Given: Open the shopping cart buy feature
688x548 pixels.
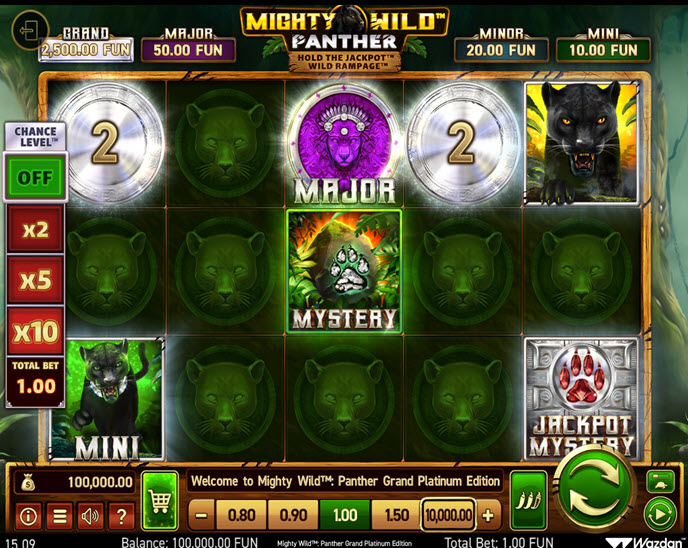Looking at the screenshot, I should 160,500.
